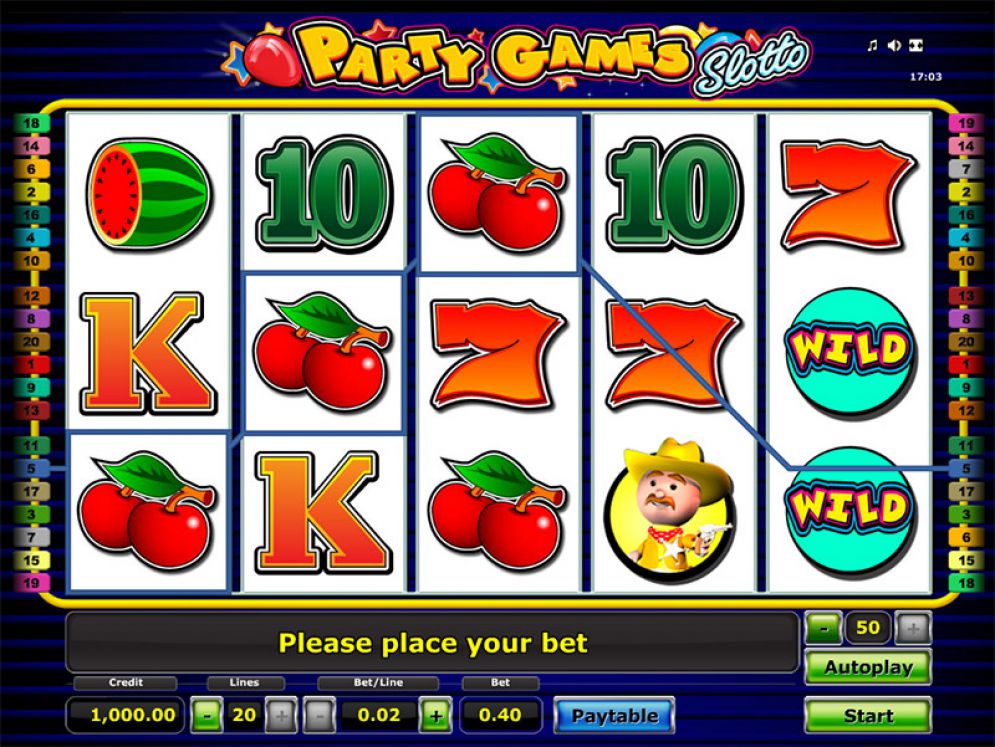The height and width of the screenshot is (747, 995).
Task: Open the Paytable
Action: (x=614, y=716)
